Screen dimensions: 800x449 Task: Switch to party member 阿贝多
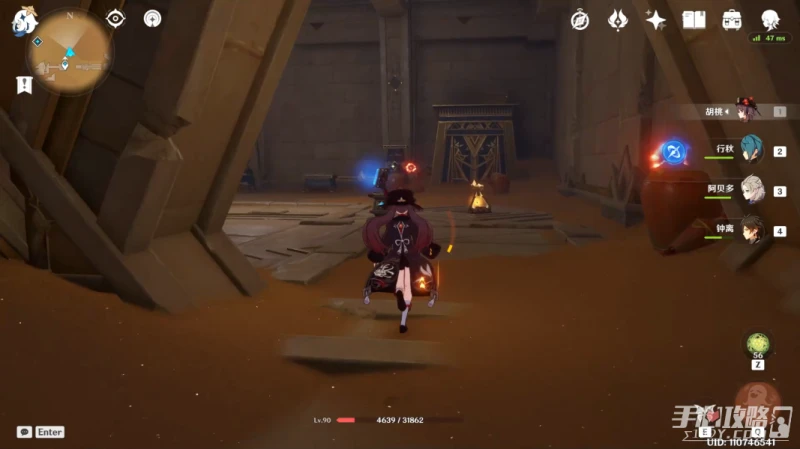click(750, 190)
